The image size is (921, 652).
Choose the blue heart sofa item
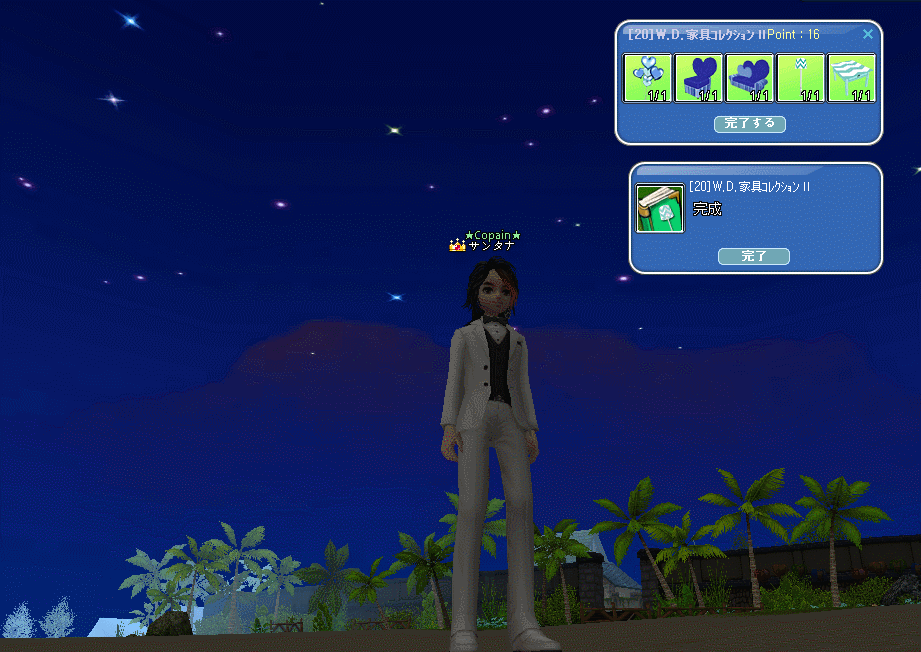tap(749, 78)
